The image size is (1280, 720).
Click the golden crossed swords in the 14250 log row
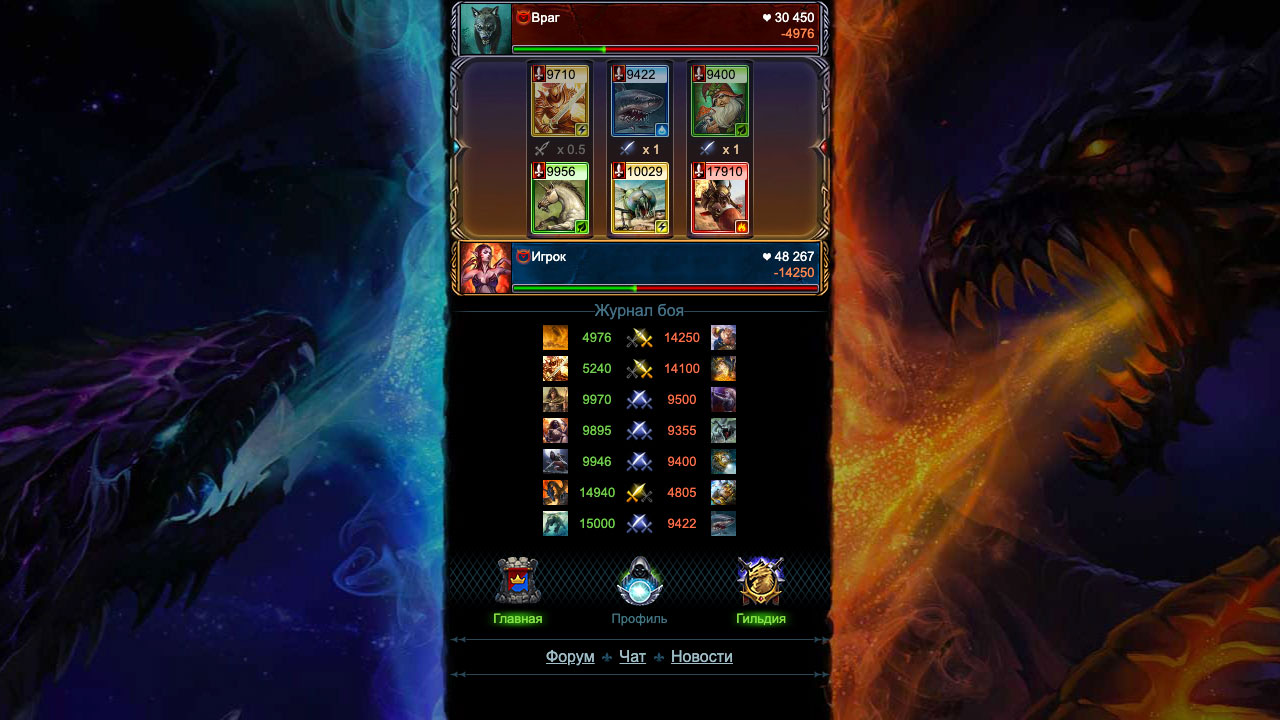(639, 338)
